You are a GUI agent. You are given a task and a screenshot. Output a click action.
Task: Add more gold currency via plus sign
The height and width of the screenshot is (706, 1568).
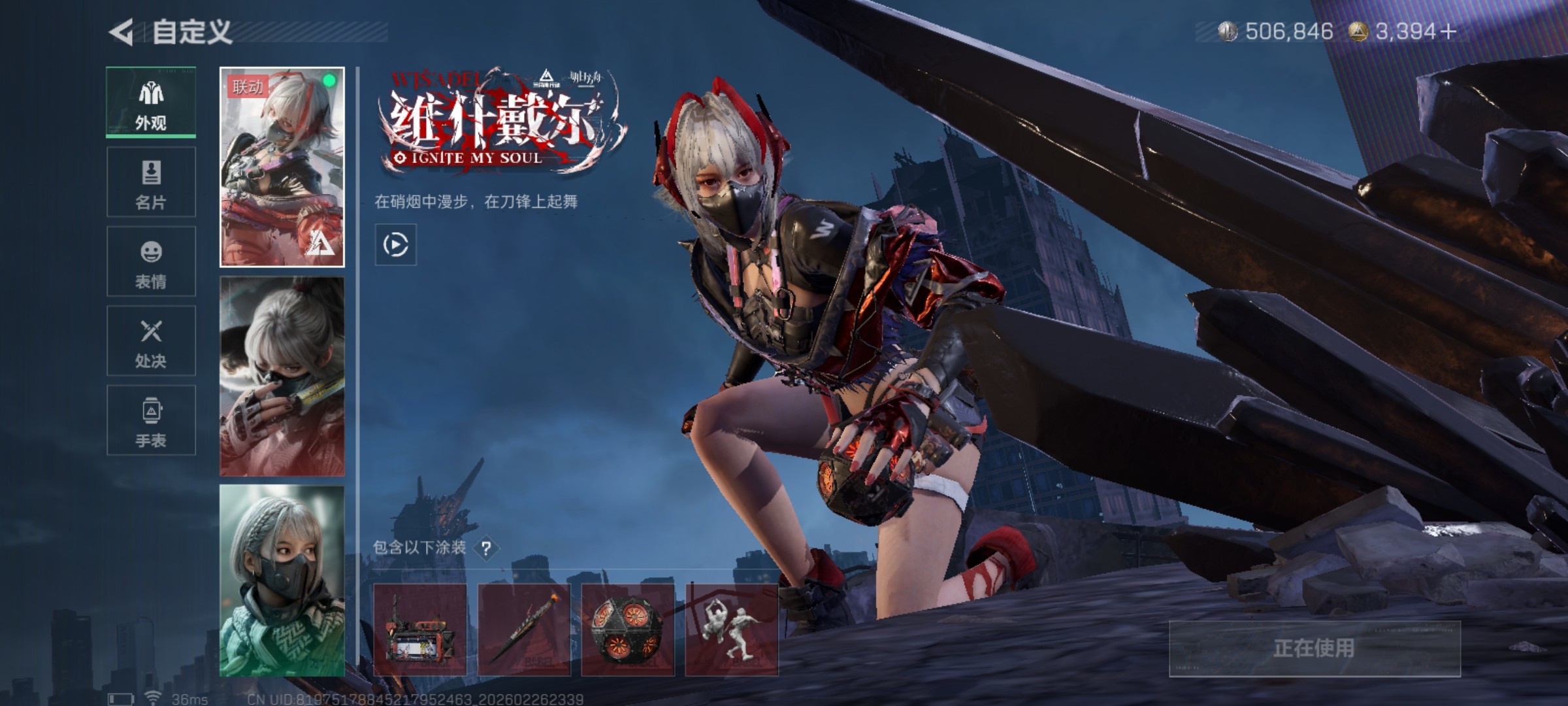pyautogui.click(x=1448, y=31)
